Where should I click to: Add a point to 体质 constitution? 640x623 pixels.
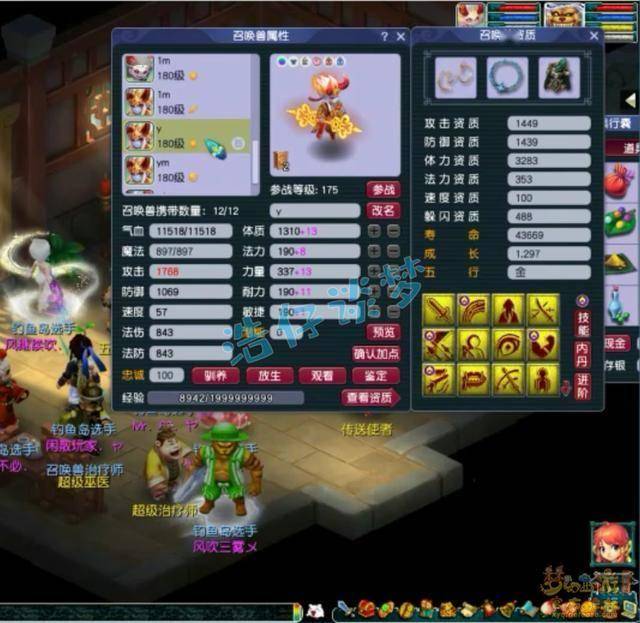click(x=374, y=231)
